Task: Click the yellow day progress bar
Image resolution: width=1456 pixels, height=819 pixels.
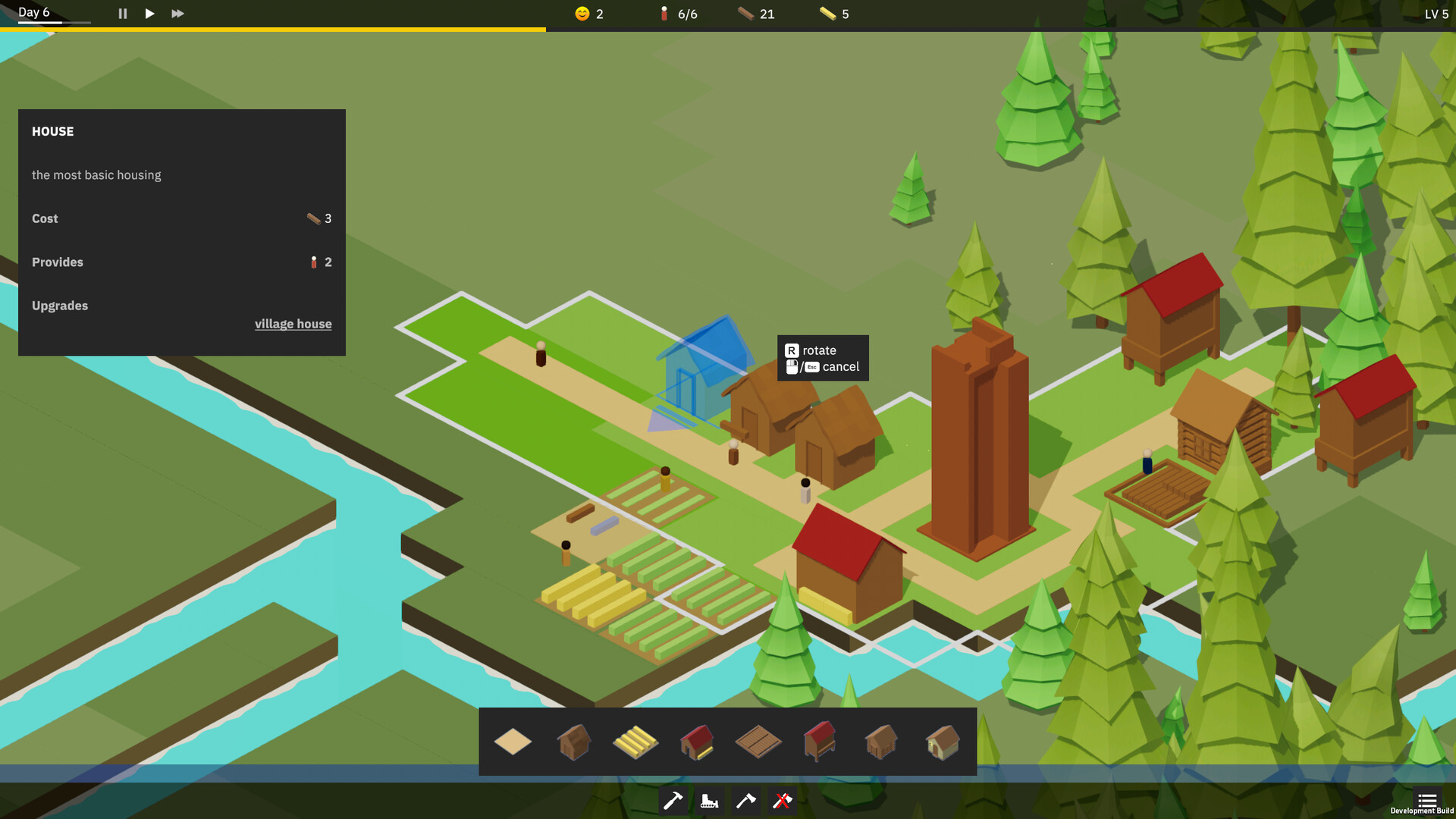Action: [273, 27]
